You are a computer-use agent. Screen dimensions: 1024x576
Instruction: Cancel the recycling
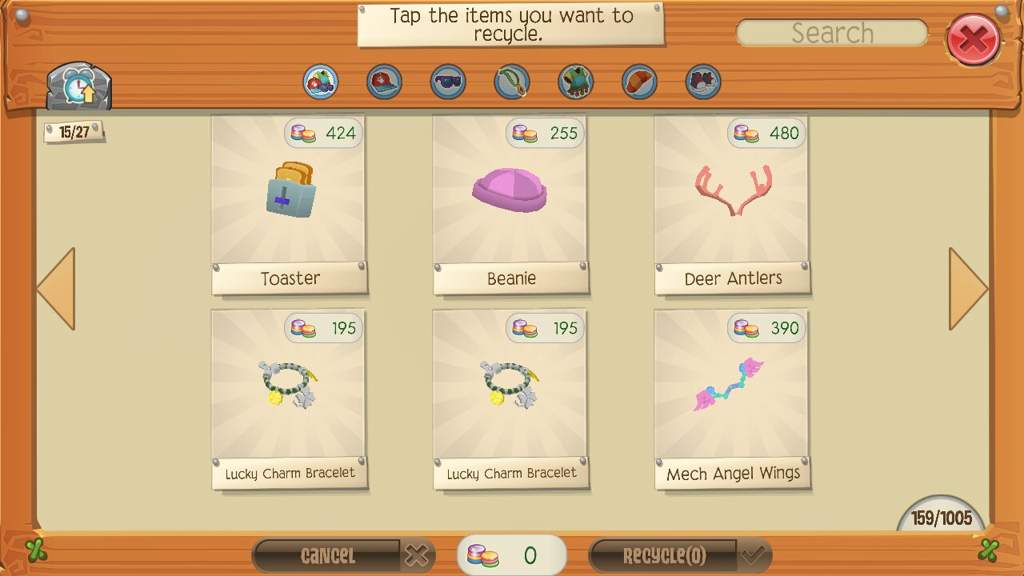(x=343, y=555)
